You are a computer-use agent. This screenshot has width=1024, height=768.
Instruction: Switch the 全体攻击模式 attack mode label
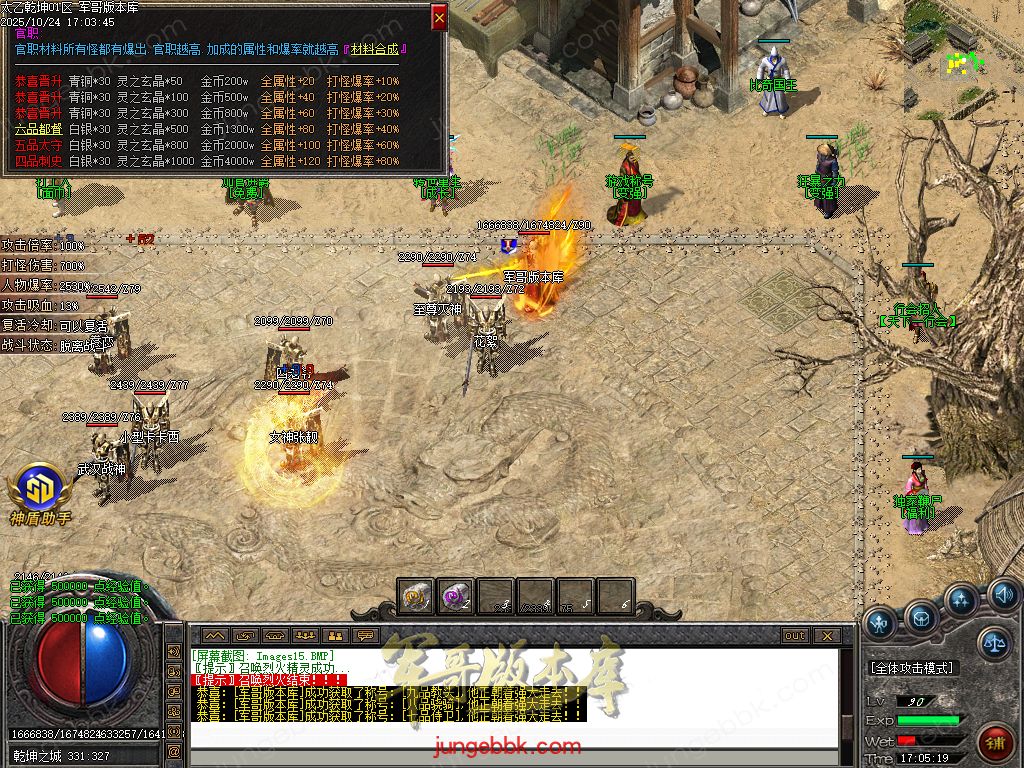[x=911, y=668]
